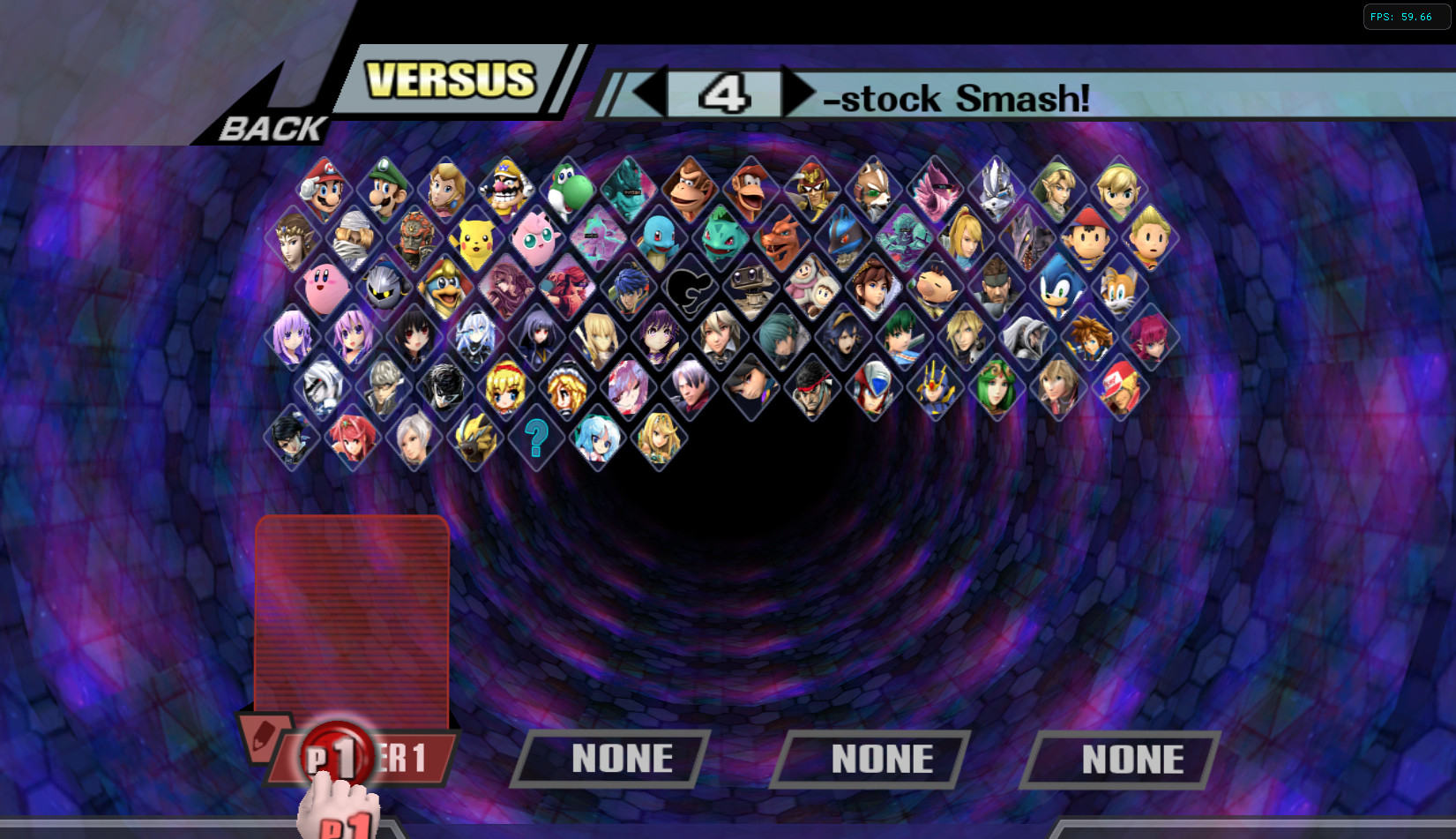Screen dimensions: 1456x839
Task: Choose Kirby as your fighter
Action: (x=323, y=286)
